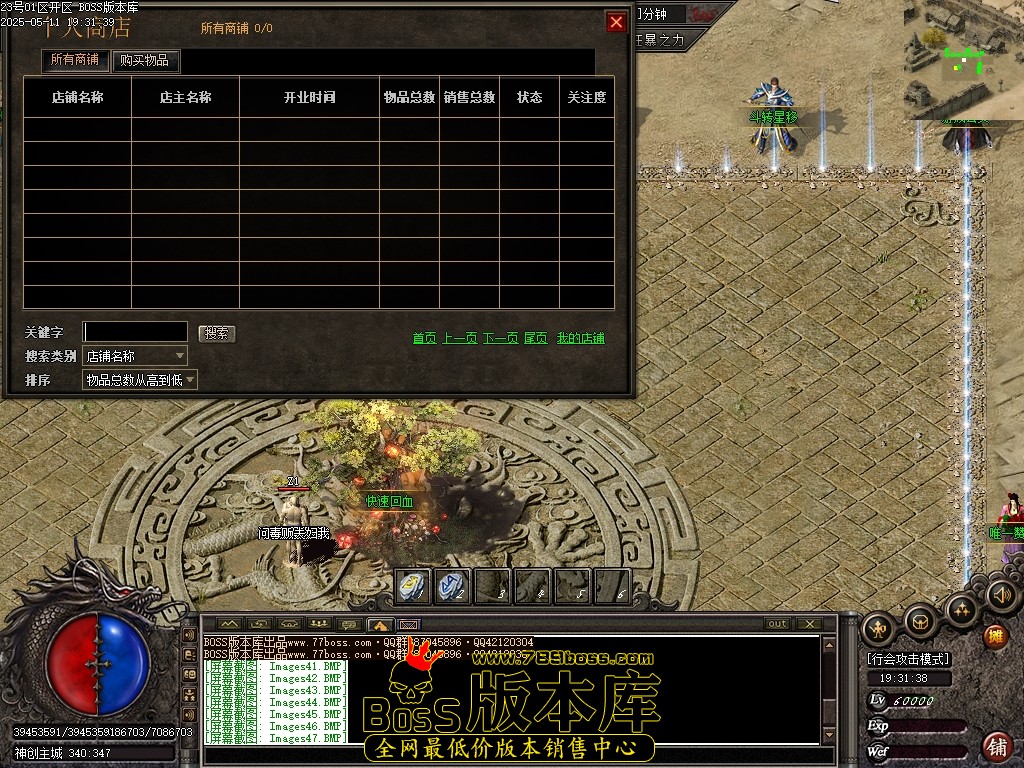Select hotbar slot 2 item
This screenshot has height=768, width=1024.
point(453,587)
